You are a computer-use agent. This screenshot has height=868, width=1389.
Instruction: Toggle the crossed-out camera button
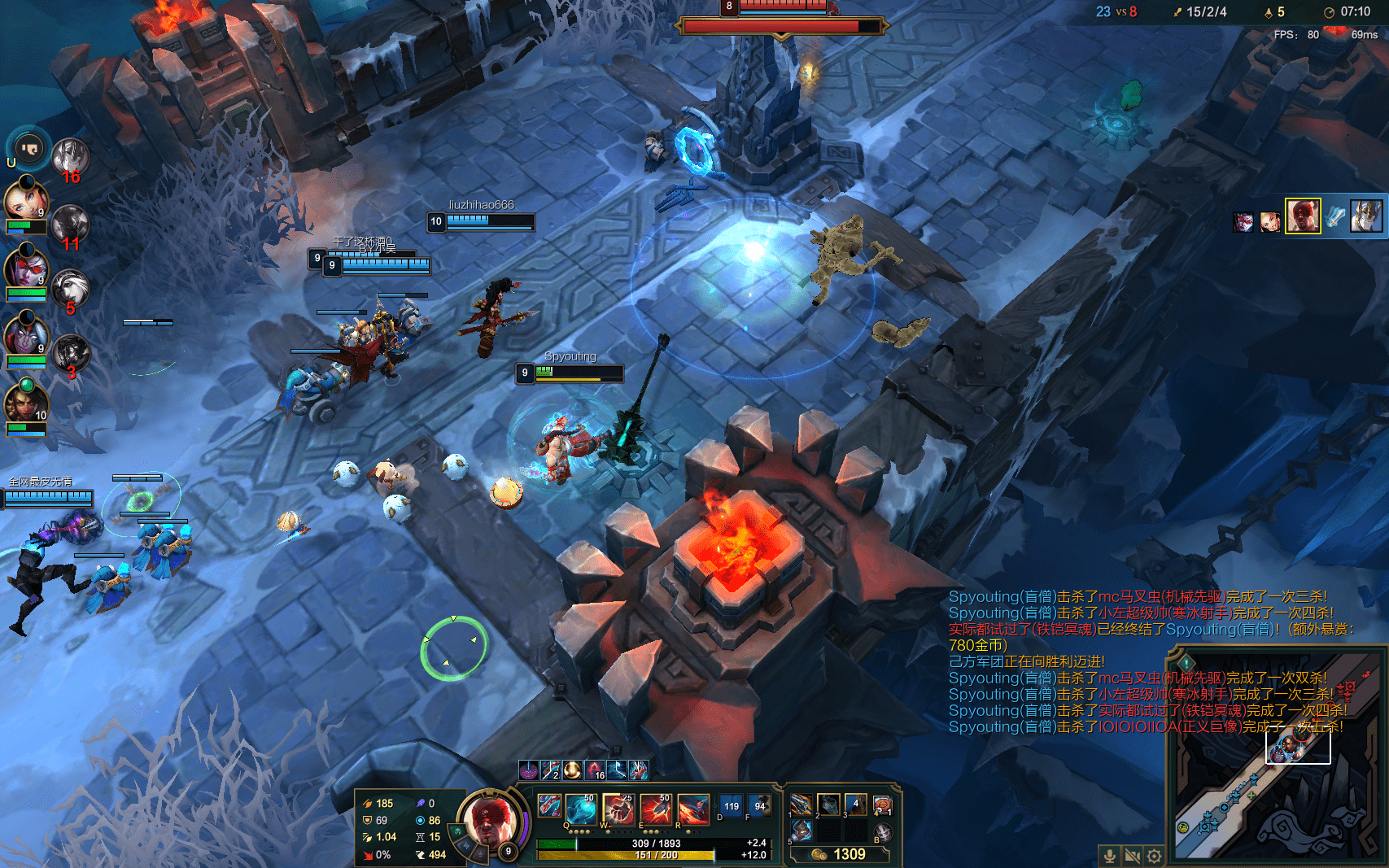pyautogui.click(x=1132, y=856)
